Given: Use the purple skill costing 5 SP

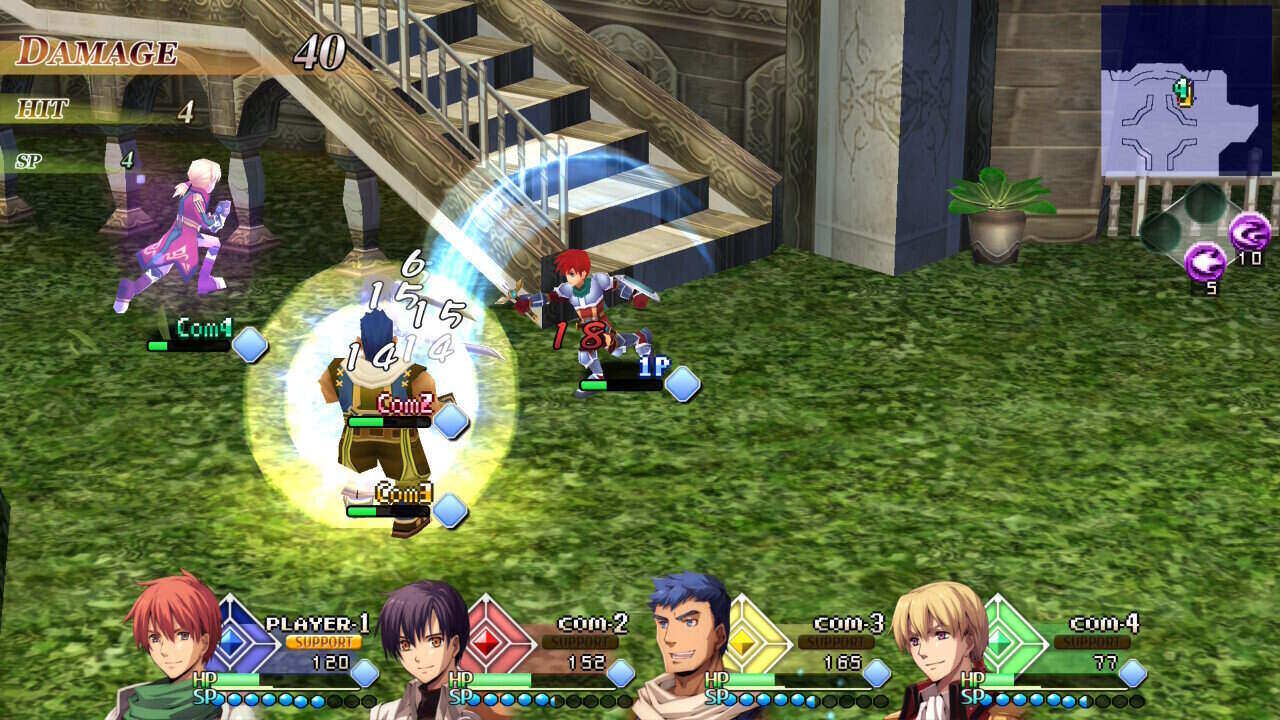Looking at the screenshot, I should pos(1205,263).
